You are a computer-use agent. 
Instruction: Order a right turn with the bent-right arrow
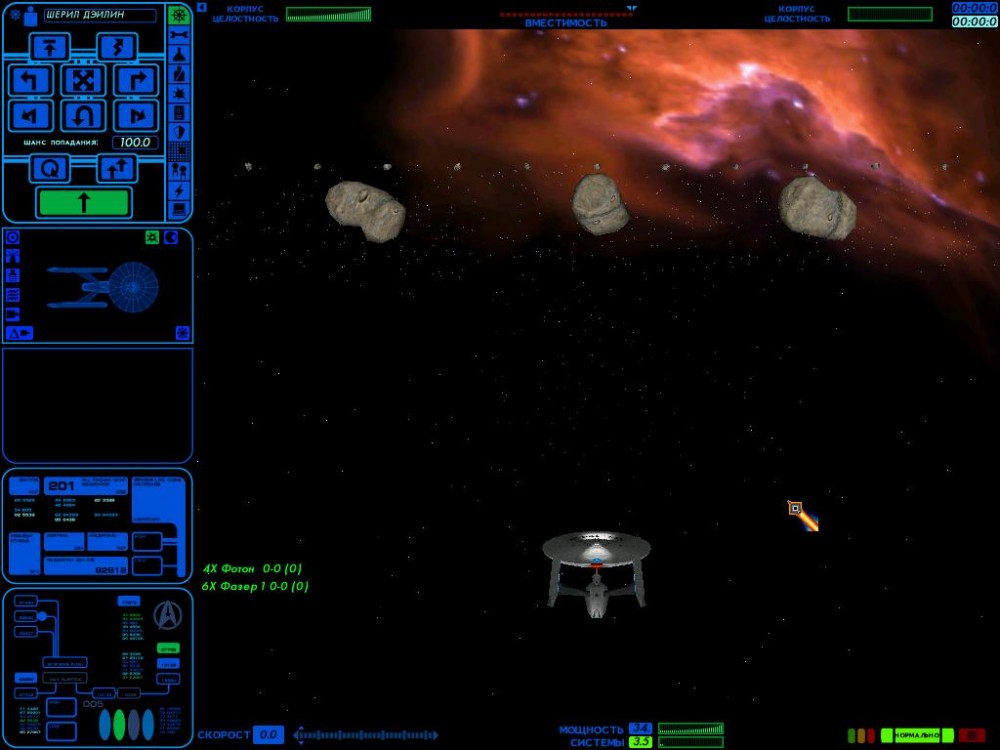pyautogui.click(x=137, y=81)
